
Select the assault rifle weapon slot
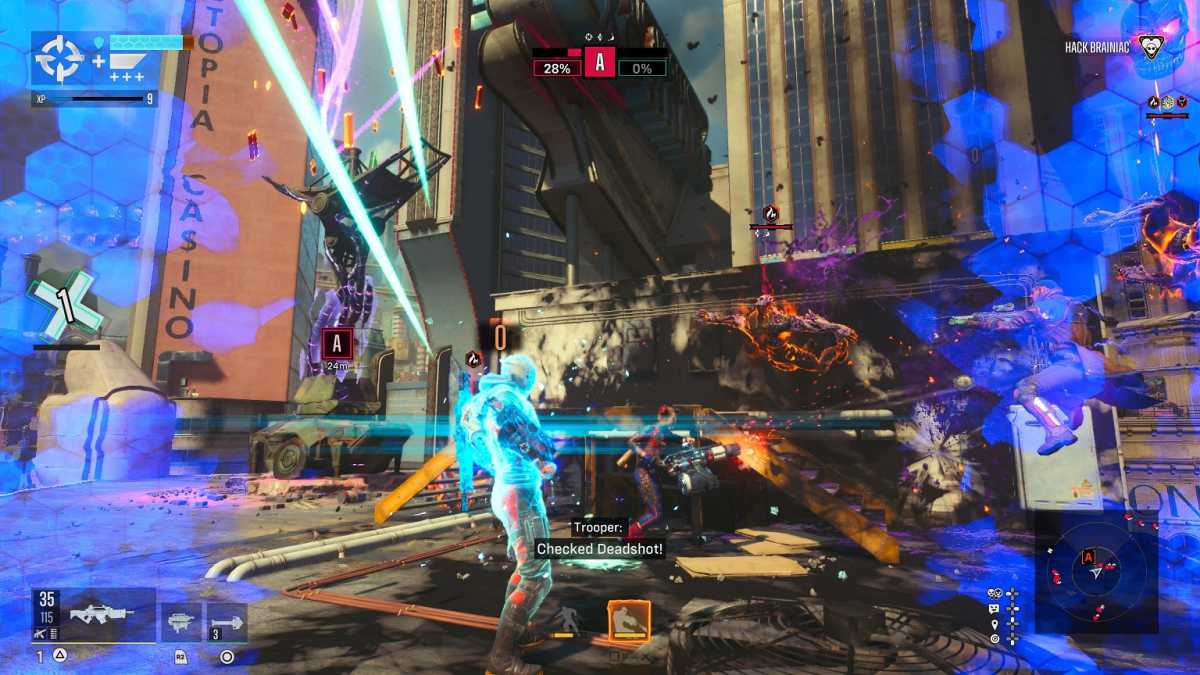coord(96,615)
